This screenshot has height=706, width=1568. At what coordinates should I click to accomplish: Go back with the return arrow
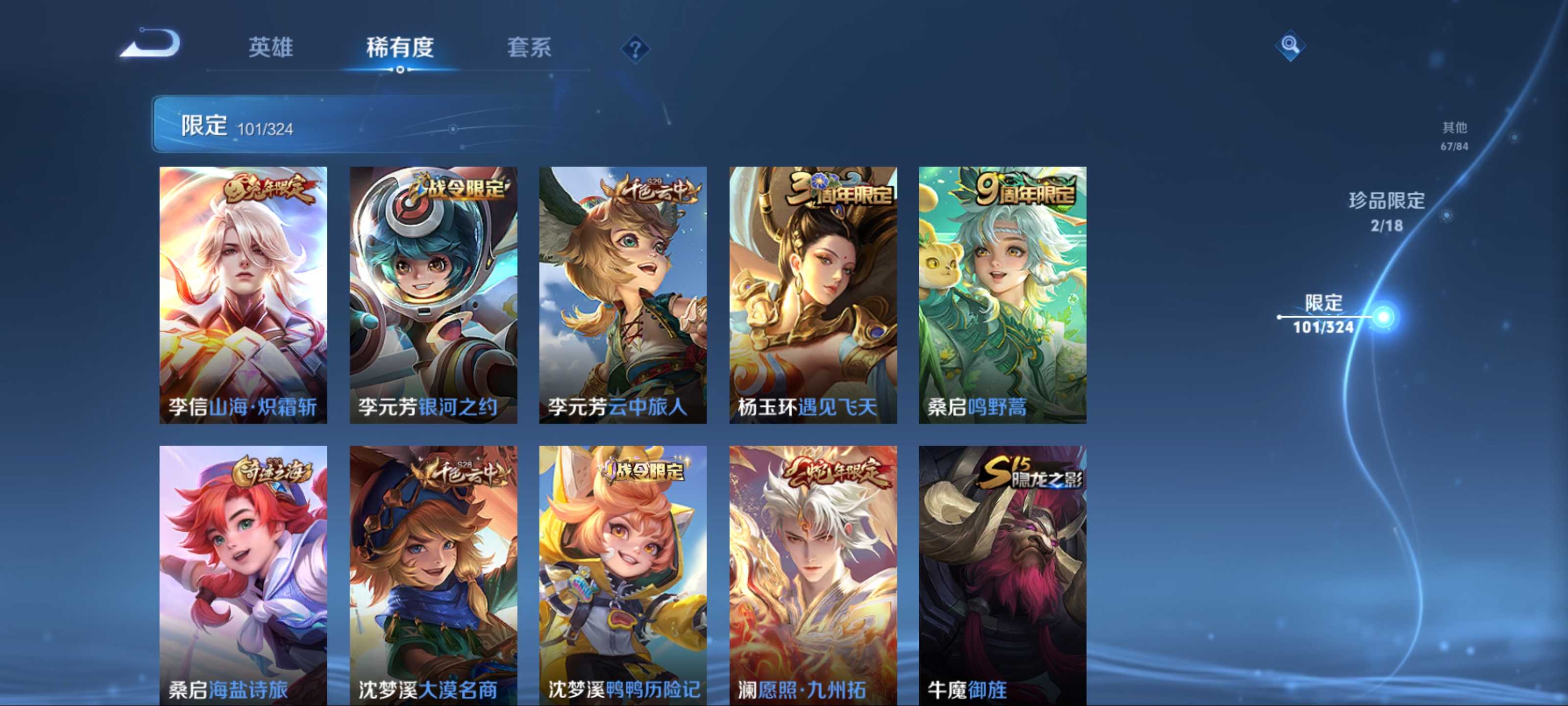tap(151, 45)
